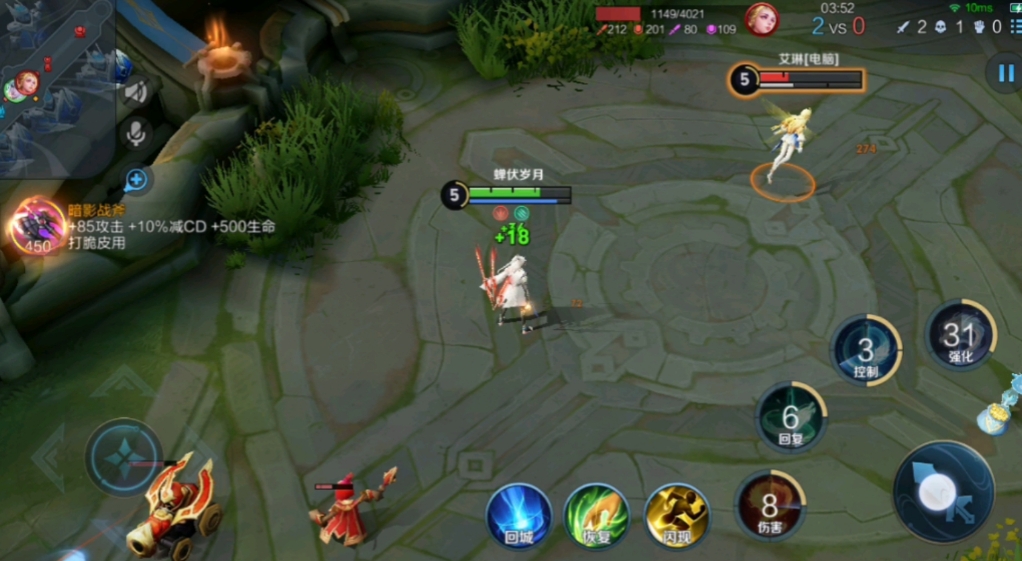Toggle the microphone voice chat icon
Viewport: 1022px width, 561px height.
(136, 134)
